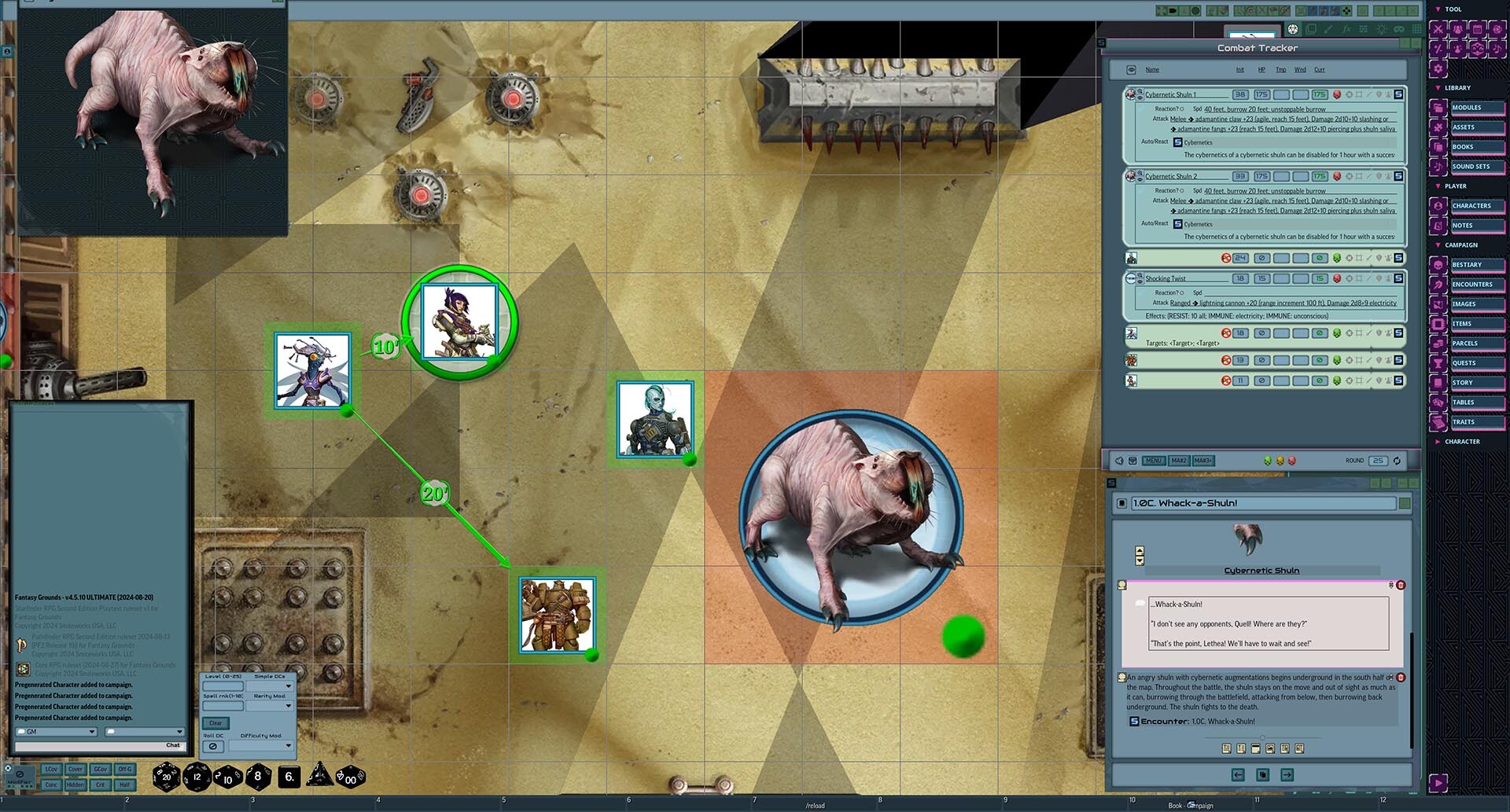The width and height of the screenshot is (1510, 812).
Task: Open Characters under the Player section
Action: [1470, 205]
